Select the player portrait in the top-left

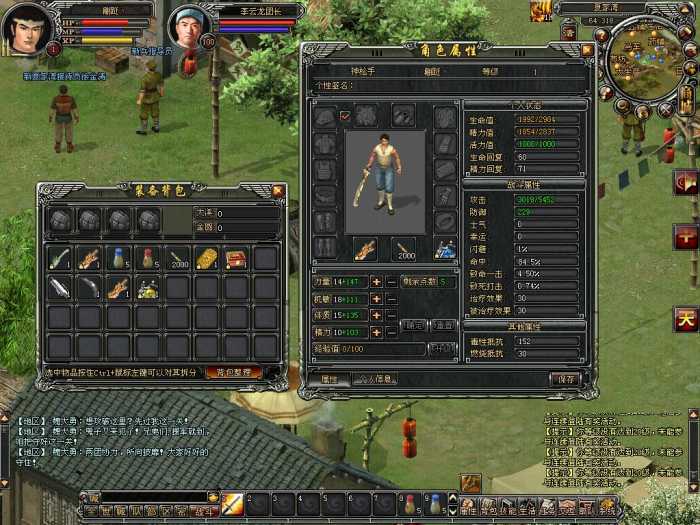(x=30, y=28)
